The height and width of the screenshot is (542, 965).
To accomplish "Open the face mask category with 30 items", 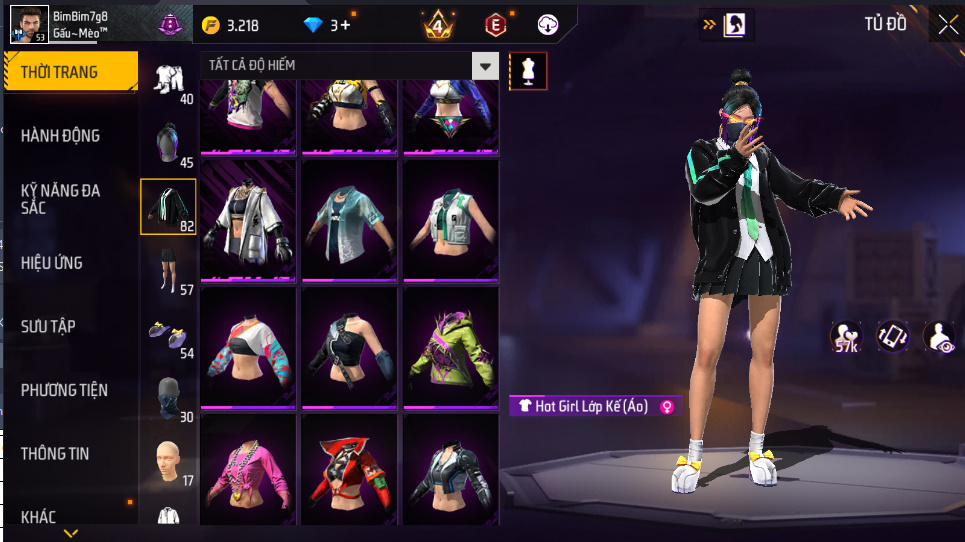I will pos(168,399).
